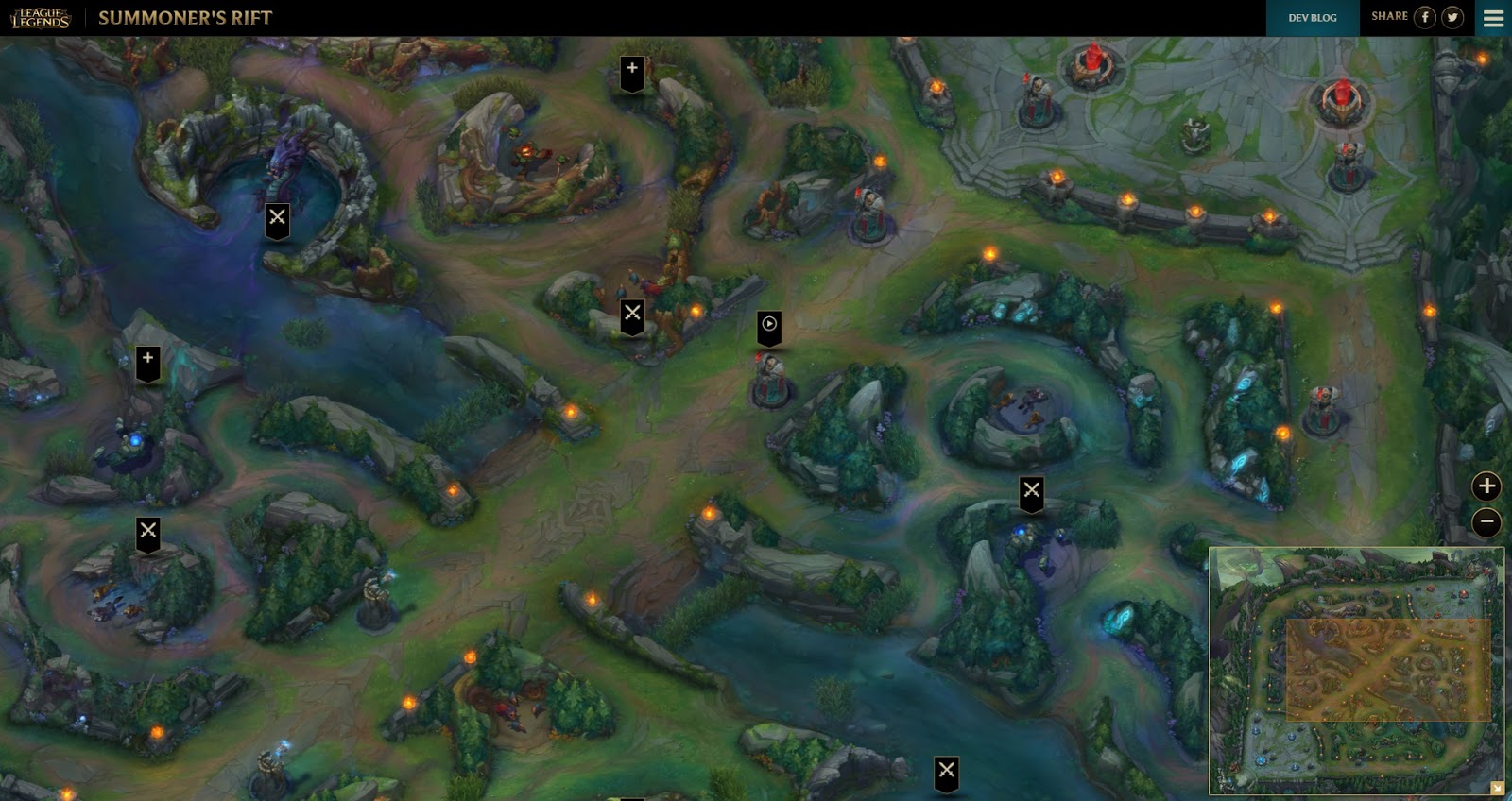
Task: Click the Summoner's Rift title
Action: click(x=185, y=17)
